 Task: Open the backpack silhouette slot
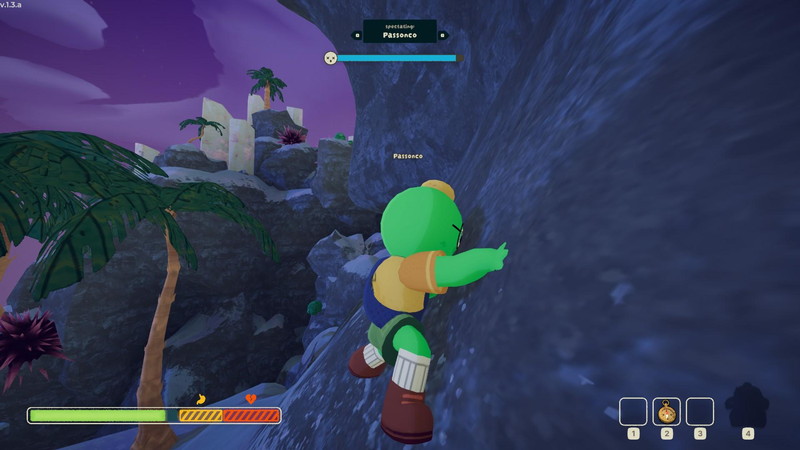tap(746, 407)
